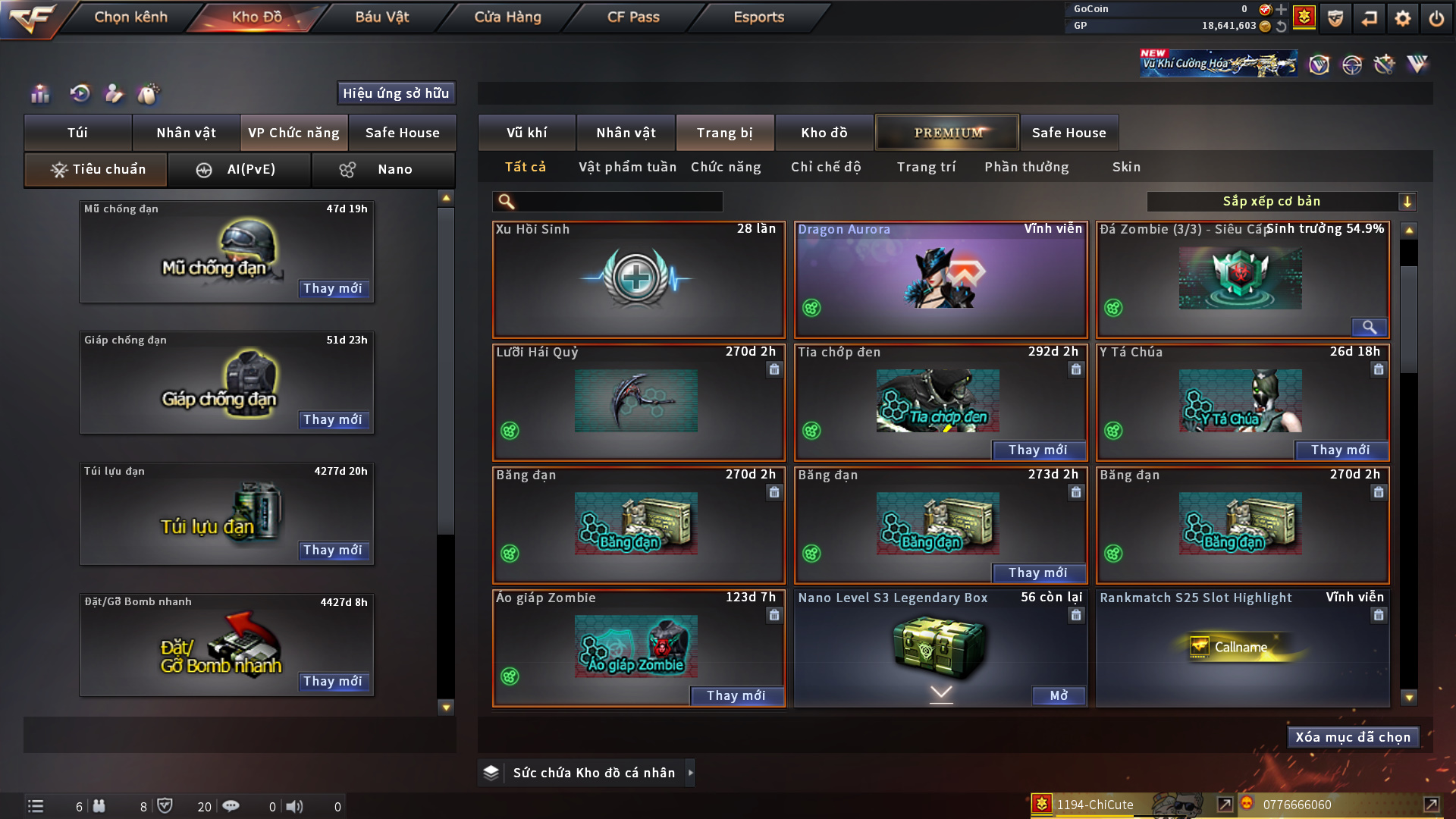Click the inventory search field

tap(619, 202)
